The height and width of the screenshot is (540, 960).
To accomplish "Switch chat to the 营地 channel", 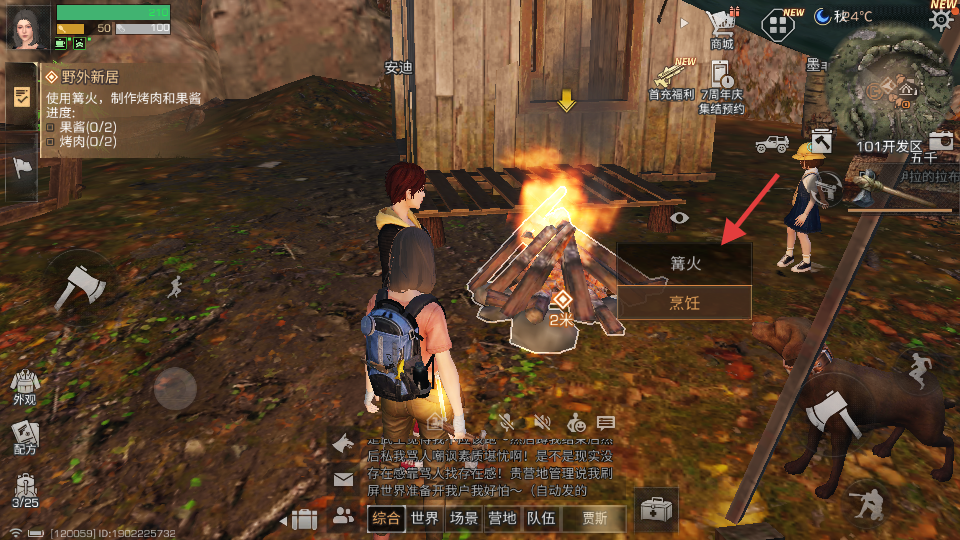I will click(502, 518).
